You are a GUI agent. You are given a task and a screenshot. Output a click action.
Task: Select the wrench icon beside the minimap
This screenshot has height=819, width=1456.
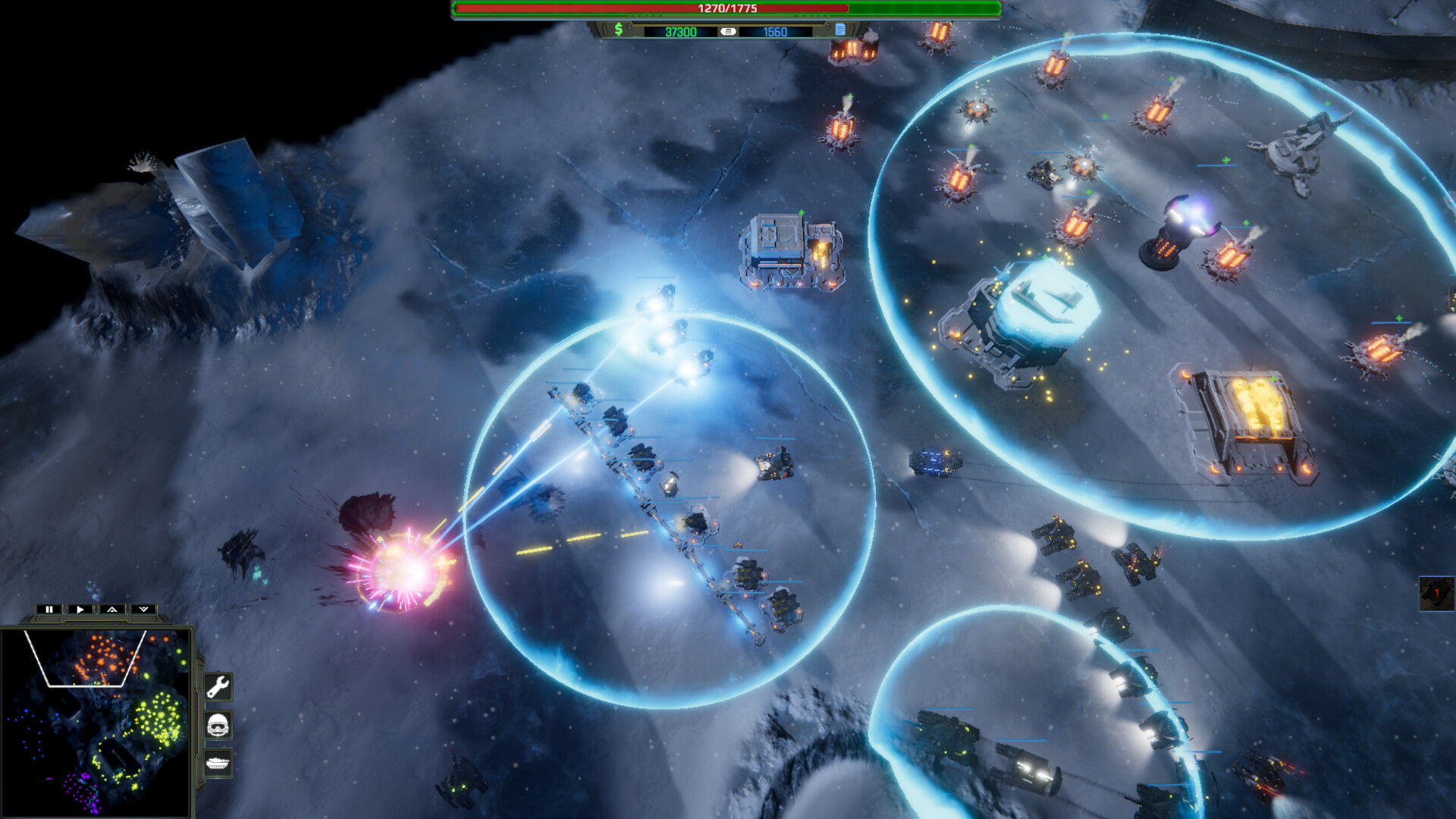(x=218, y=686)
